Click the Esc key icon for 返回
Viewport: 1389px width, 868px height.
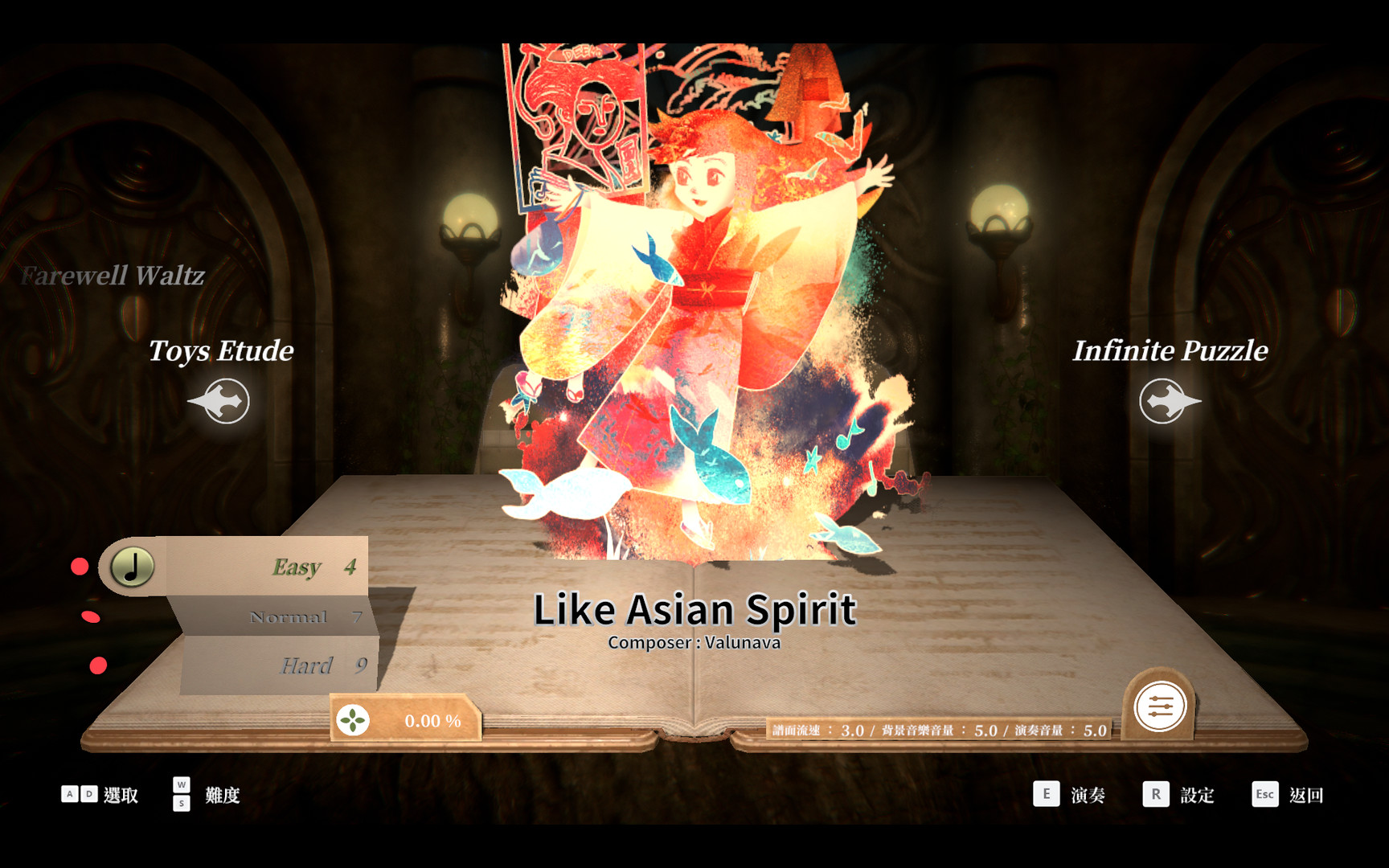1264,794
